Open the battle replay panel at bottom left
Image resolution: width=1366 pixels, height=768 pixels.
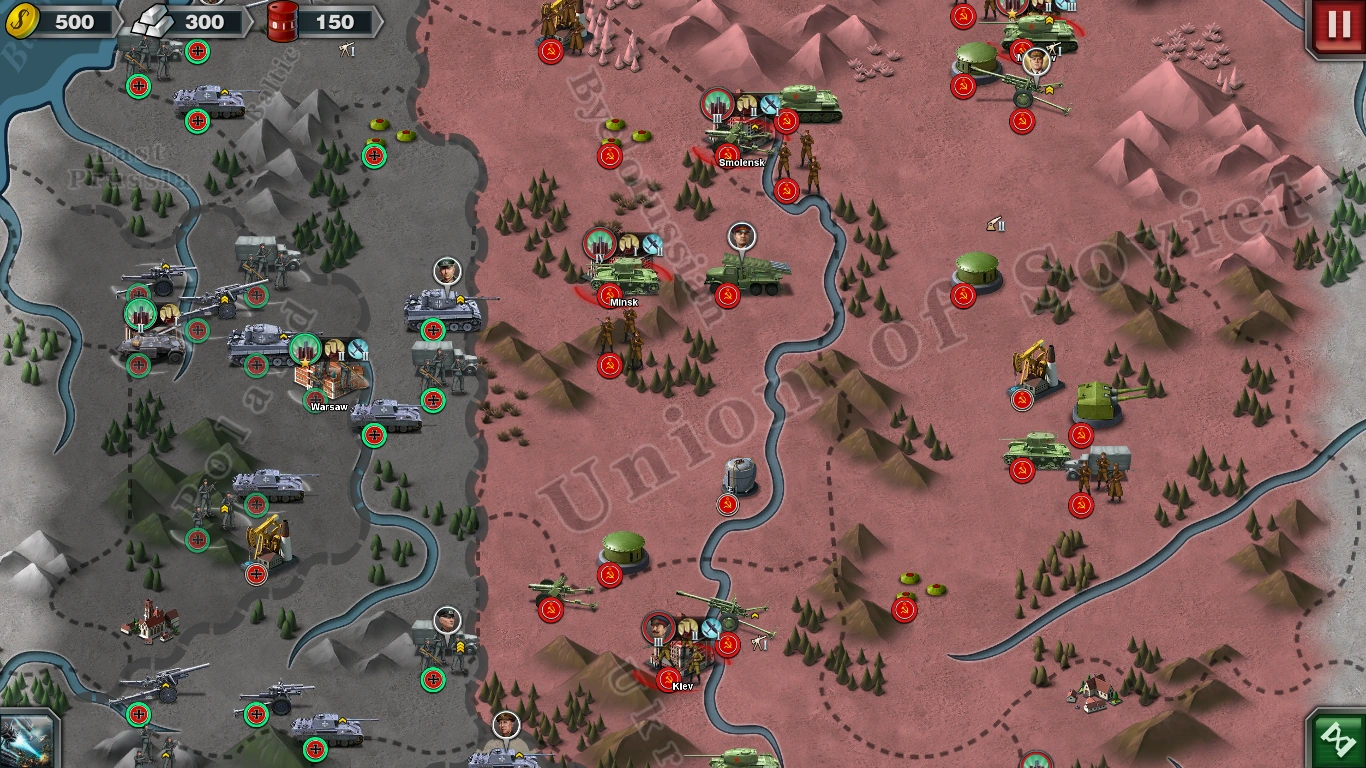(x=27, y=739)
